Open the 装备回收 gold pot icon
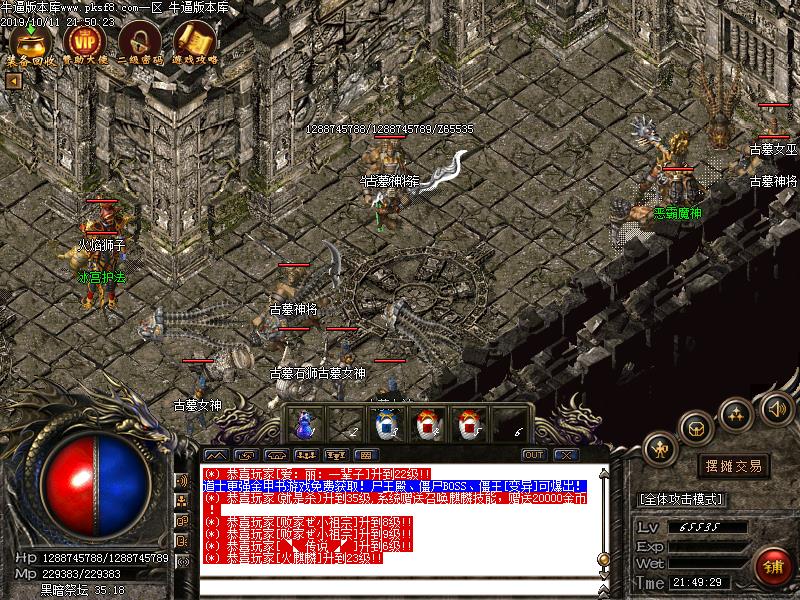 30,40
